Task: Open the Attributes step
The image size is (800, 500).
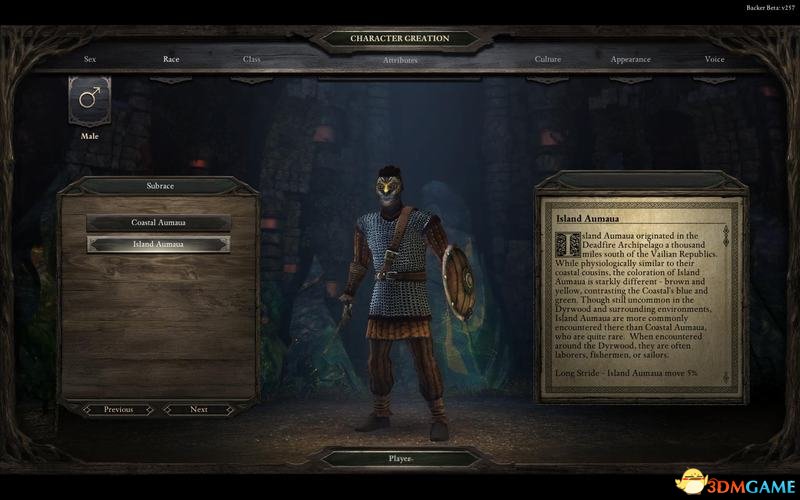Action: tap(400, 60)
